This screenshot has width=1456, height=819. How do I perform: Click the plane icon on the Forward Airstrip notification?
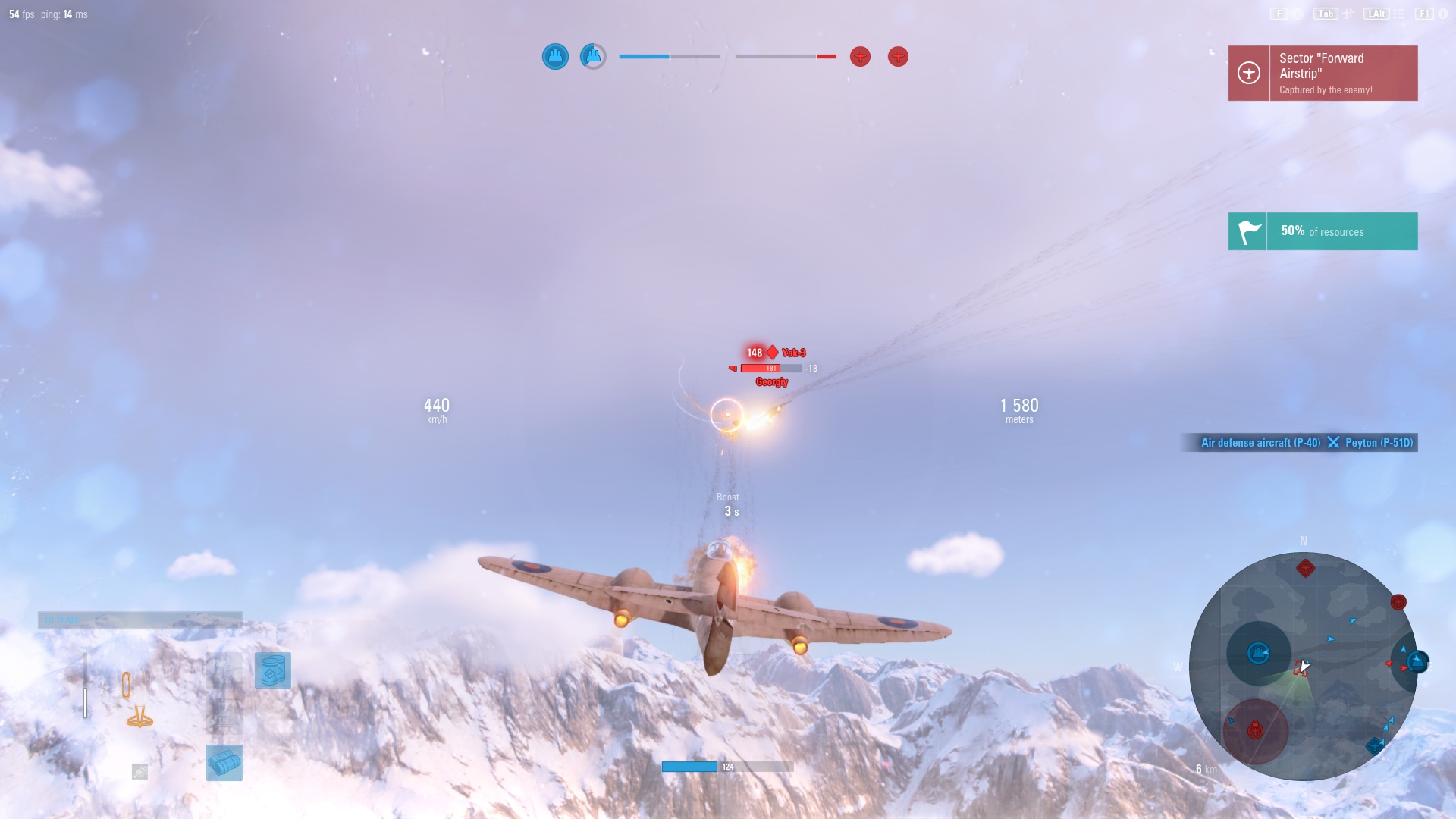[x=1247, y=73]
